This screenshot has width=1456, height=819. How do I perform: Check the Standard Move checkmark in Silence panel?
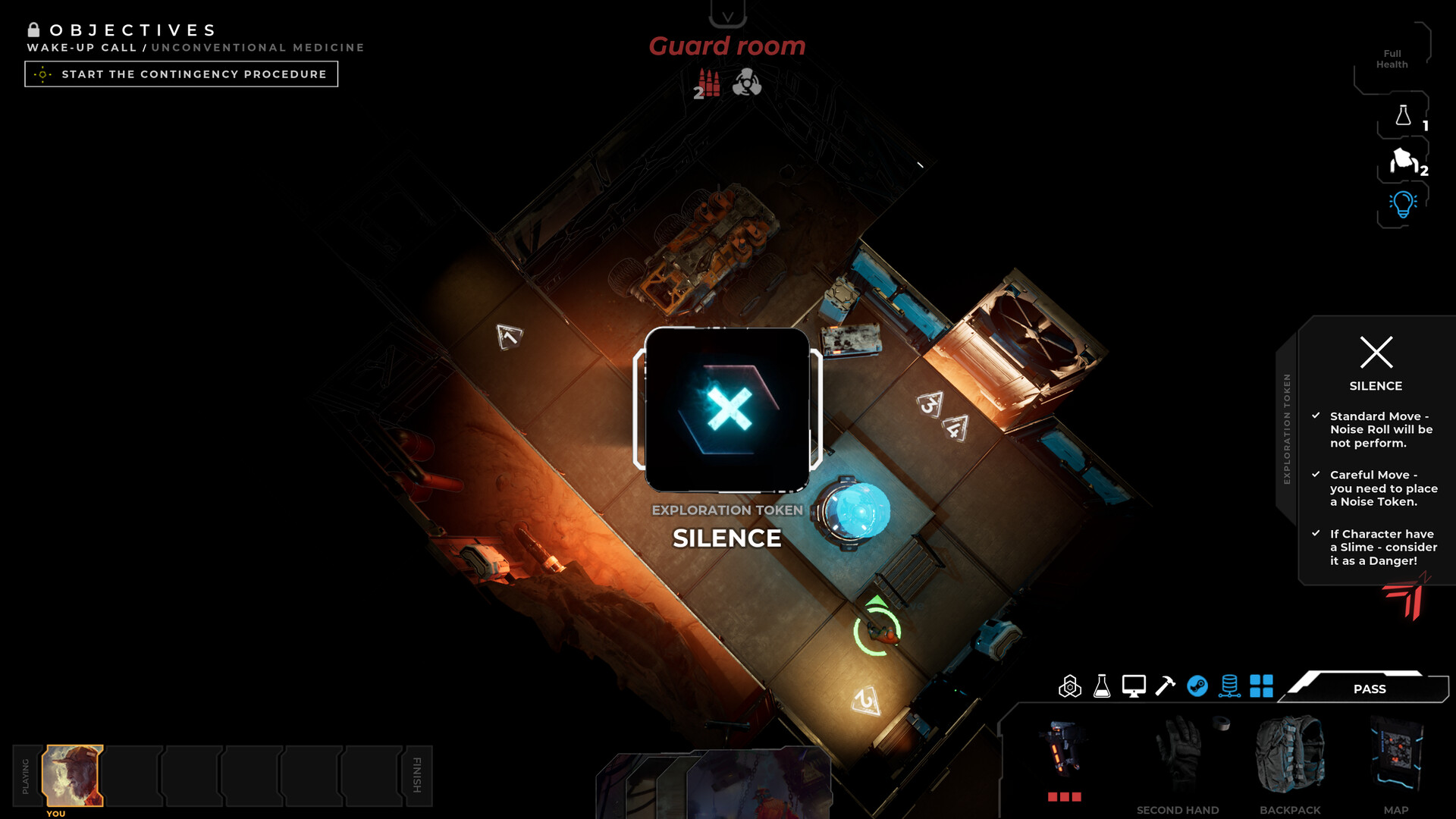point(1316,416)
